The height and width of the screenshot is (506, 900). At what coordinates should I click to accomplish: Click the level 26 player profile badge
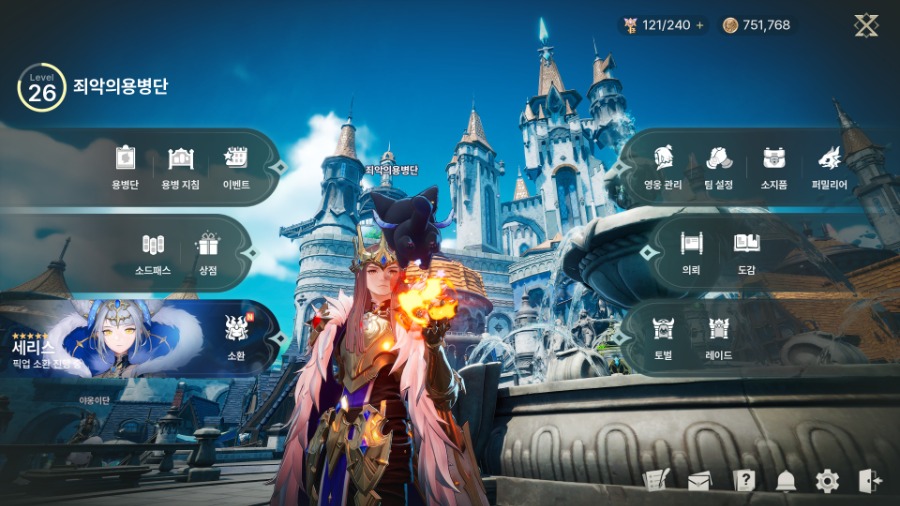click(x=41, y=87)
